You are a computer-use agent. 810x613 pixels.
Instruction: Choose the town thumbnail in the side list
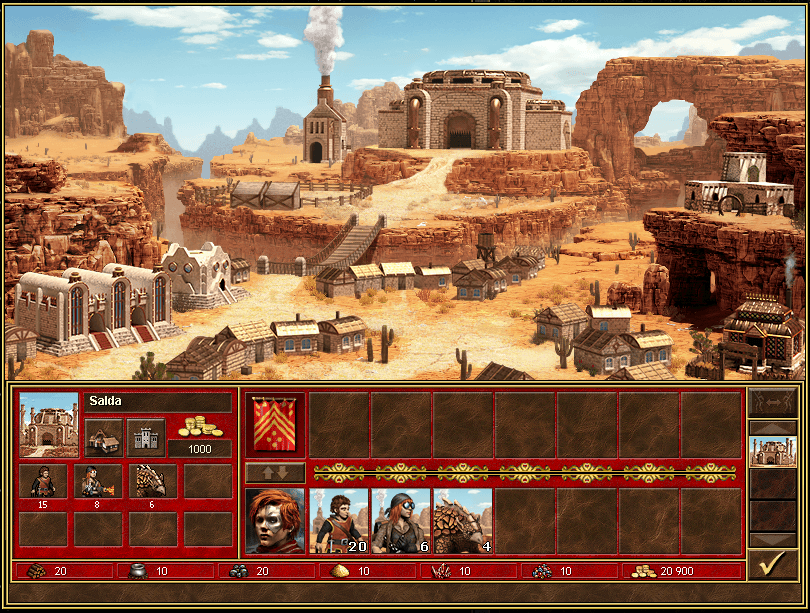(772, 452)
